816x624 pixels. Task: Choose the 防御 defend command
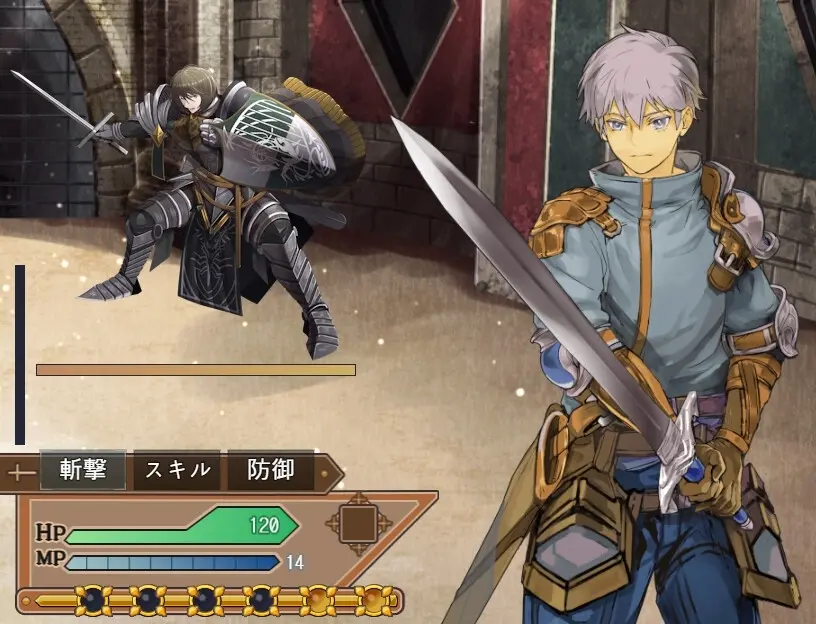coord(270,470)
